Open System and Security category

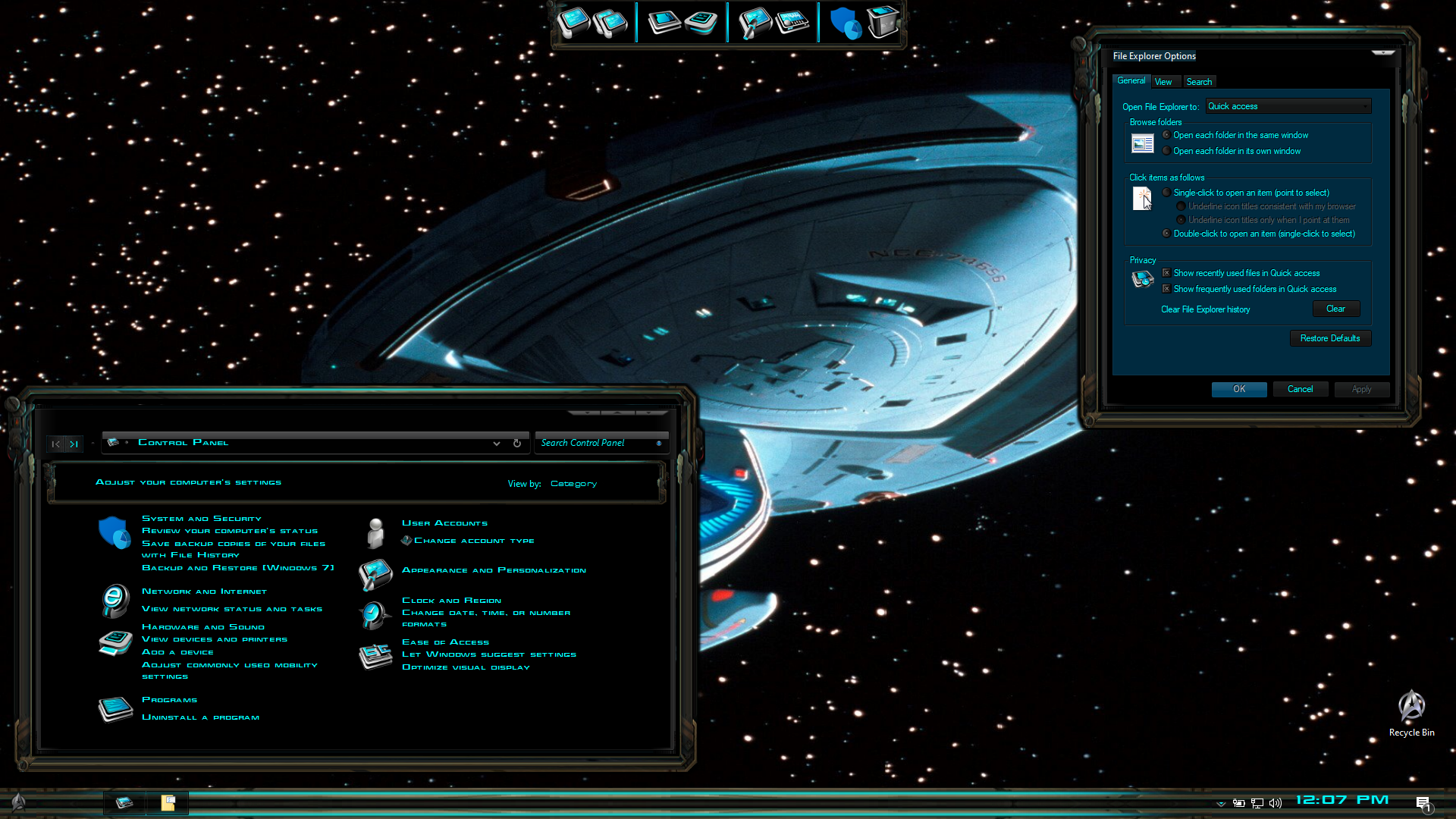pyautogui.click(x=201, y=519)
